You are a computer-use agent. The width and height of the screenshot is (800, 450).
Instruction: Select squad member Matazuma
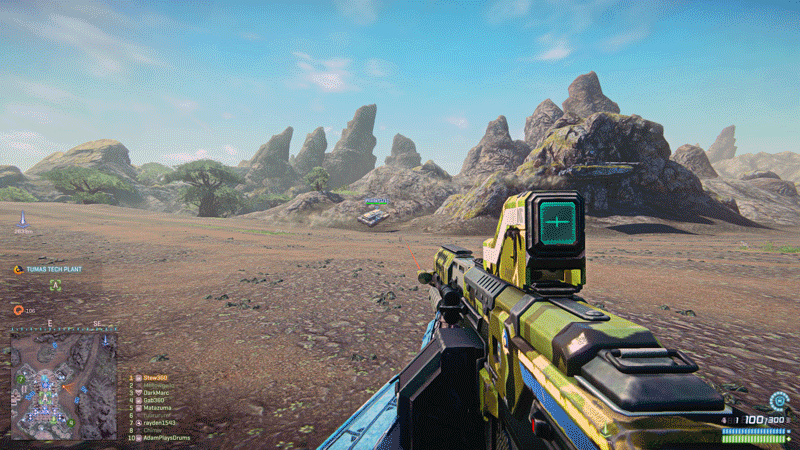pyautogui.click(x=157, y=408)
